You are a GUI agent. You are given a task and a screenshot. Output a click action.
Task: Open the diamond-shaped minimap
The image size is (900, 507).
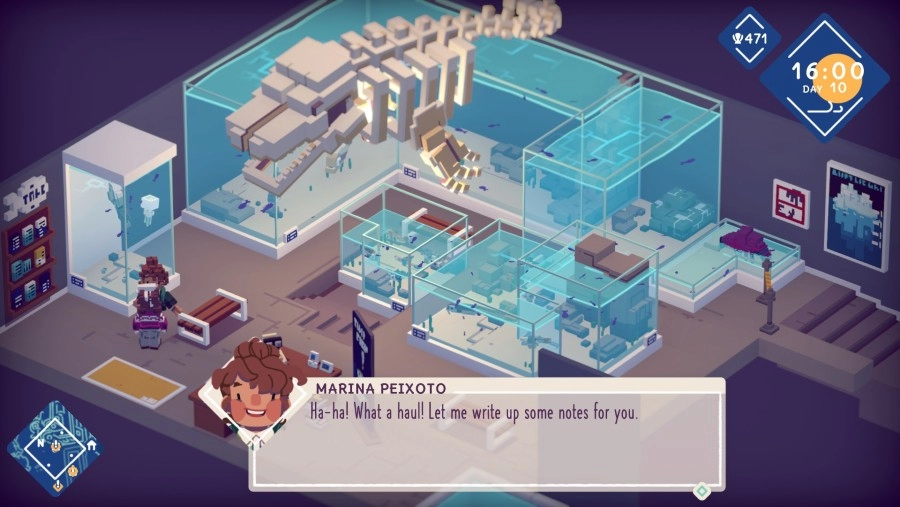click(x=55, y=449)
